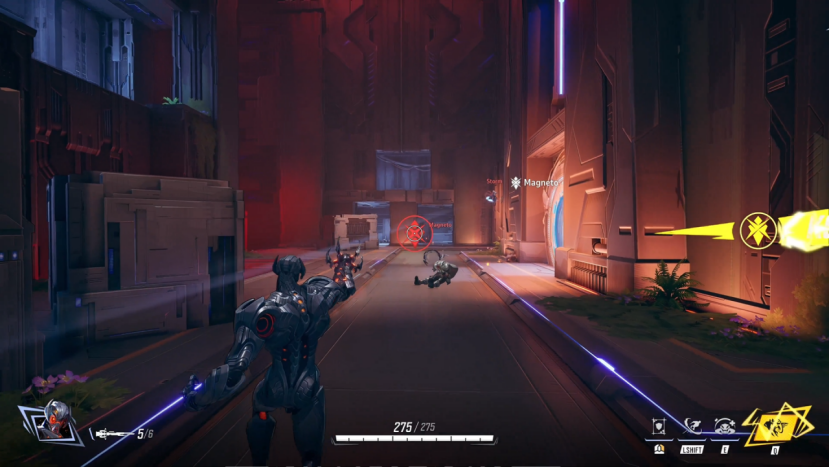Click the Ultron hero portrait

(49, 424)
